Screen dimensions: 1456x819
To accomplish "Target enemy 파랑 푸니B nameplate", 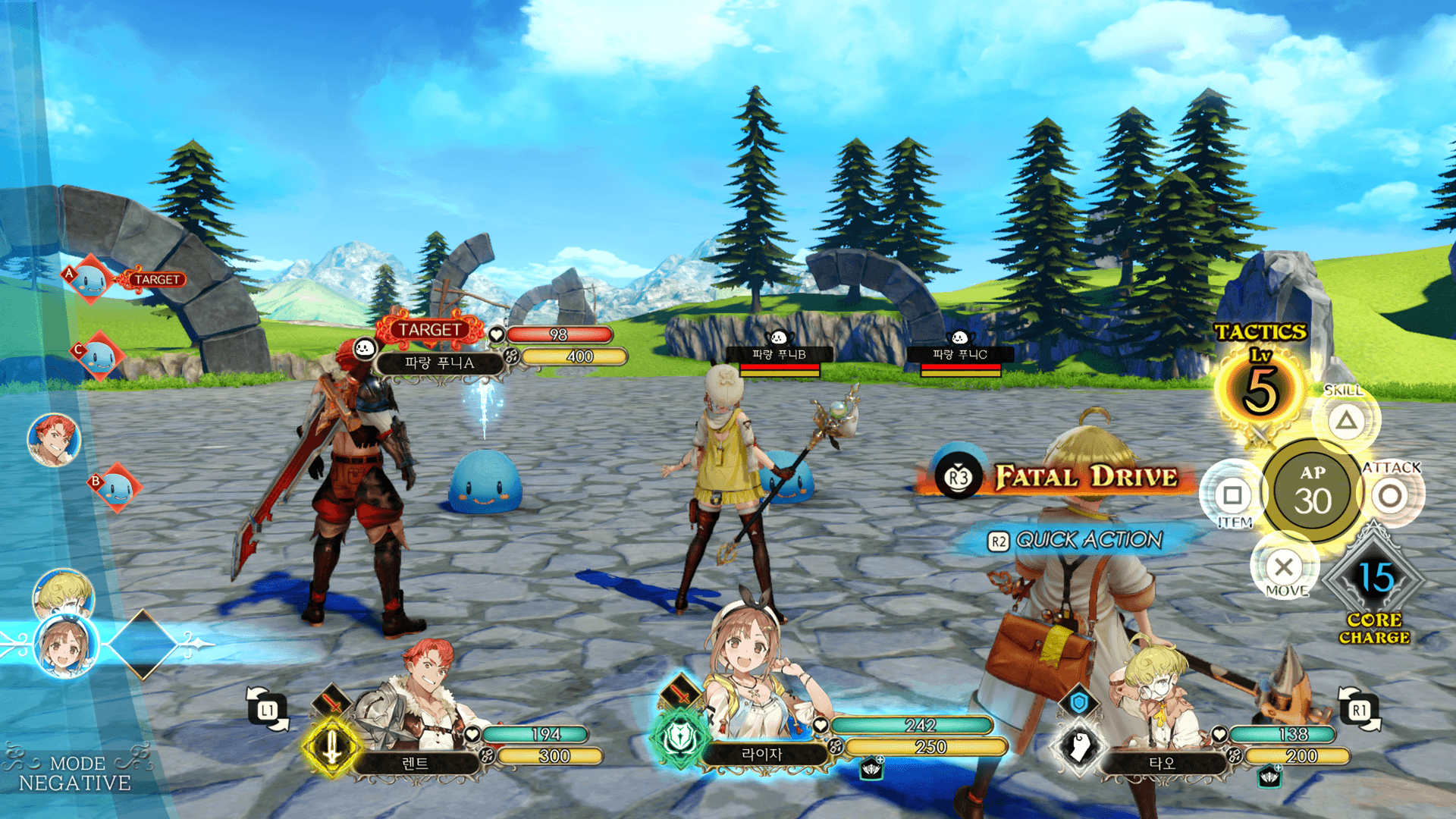I will [779, 354].
